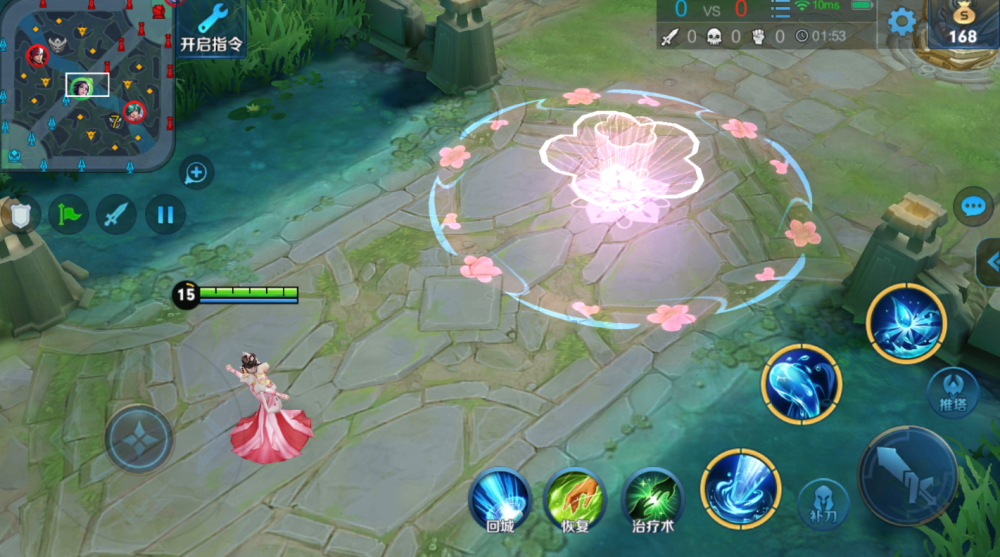Image resolution: width=1000 pixels, height=557 pixels.
Task: Open the 开启指令 wrench command button
Action: (211, 26)
